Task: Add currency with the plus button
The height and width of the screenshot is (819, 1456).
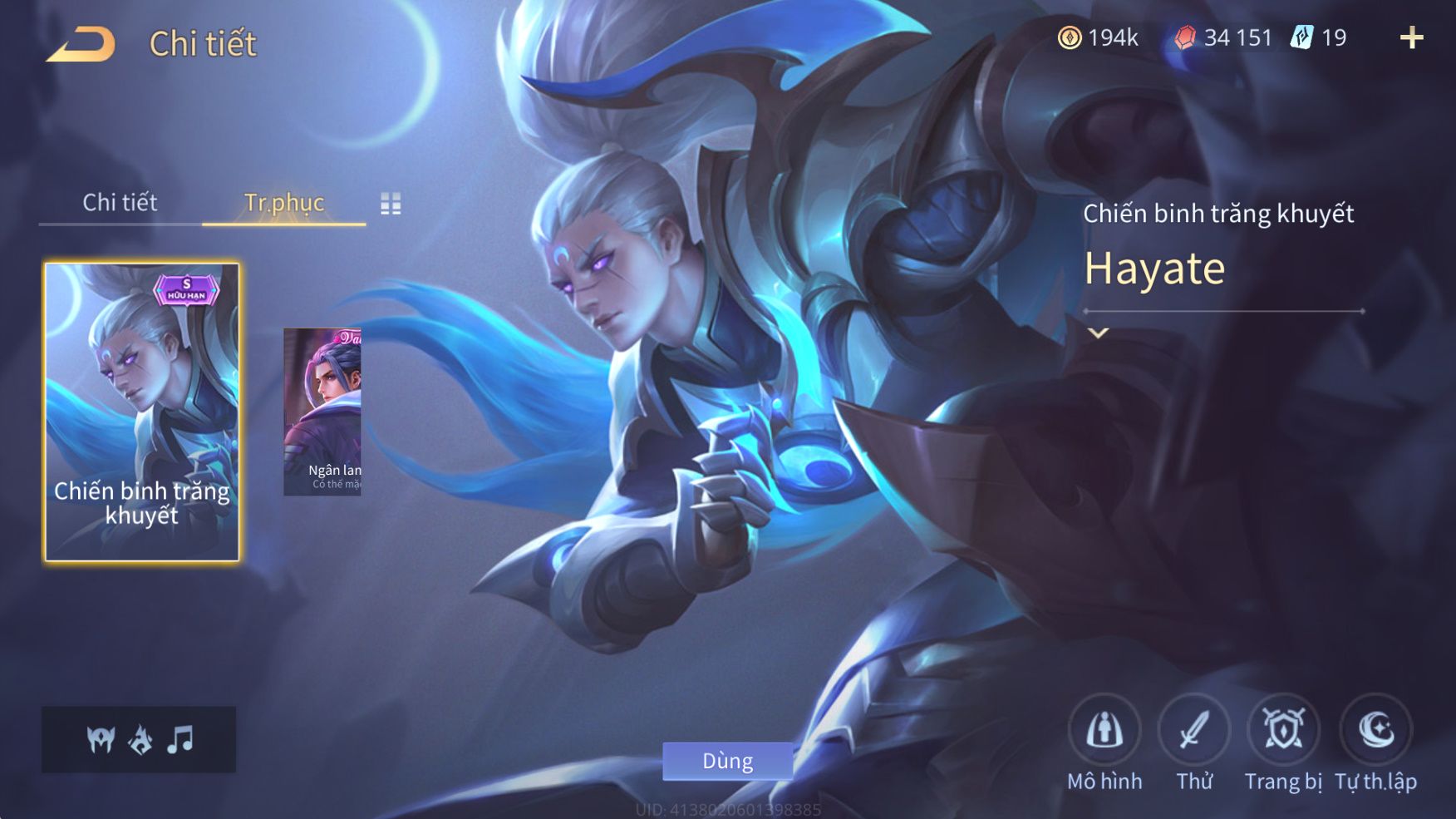Action: coord(1411,37)
